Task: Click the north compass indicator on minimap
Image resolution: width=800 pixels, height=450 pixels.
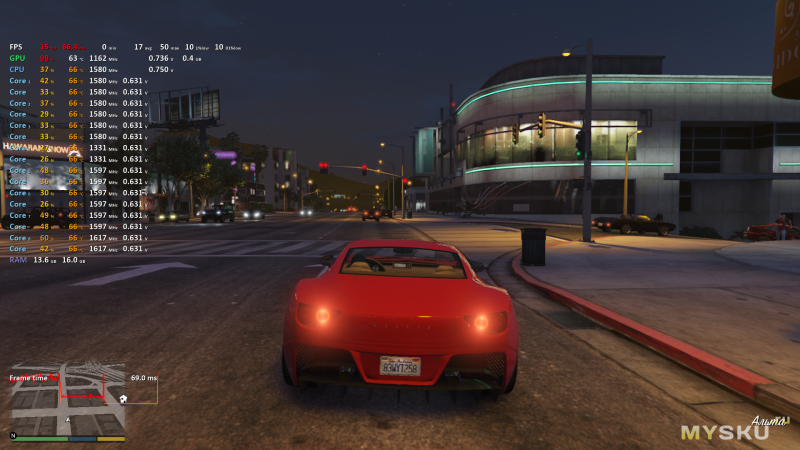Action: point(13,436)
